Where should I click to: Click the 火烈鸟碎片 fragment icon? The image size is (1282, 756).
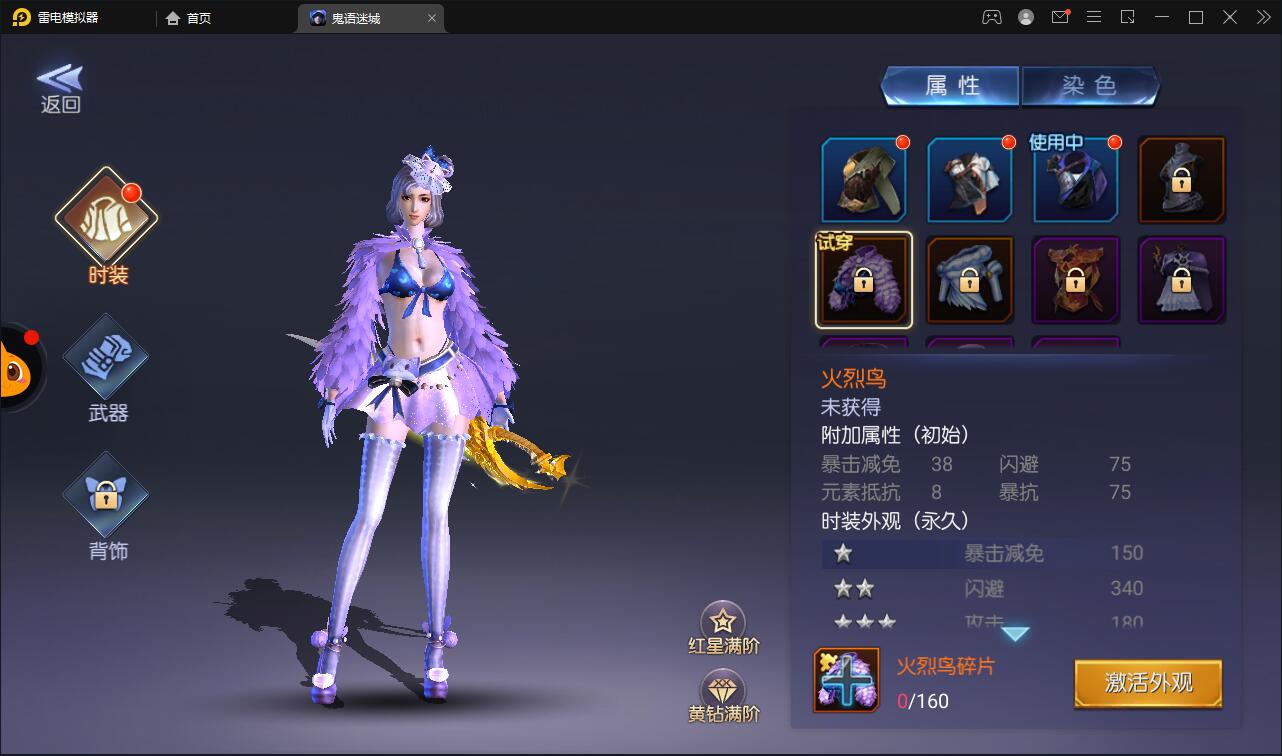click(x=846, y=680)
